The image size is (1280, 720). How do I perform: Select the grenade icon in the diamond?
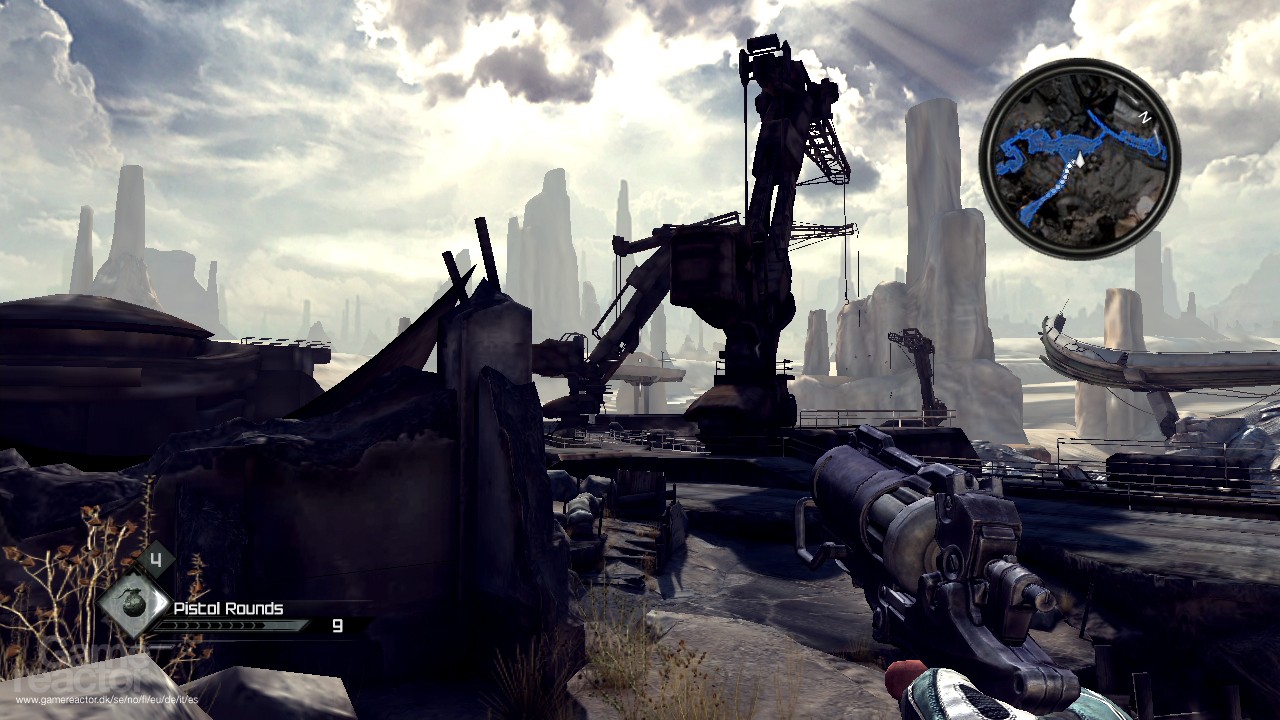(133, 605)
